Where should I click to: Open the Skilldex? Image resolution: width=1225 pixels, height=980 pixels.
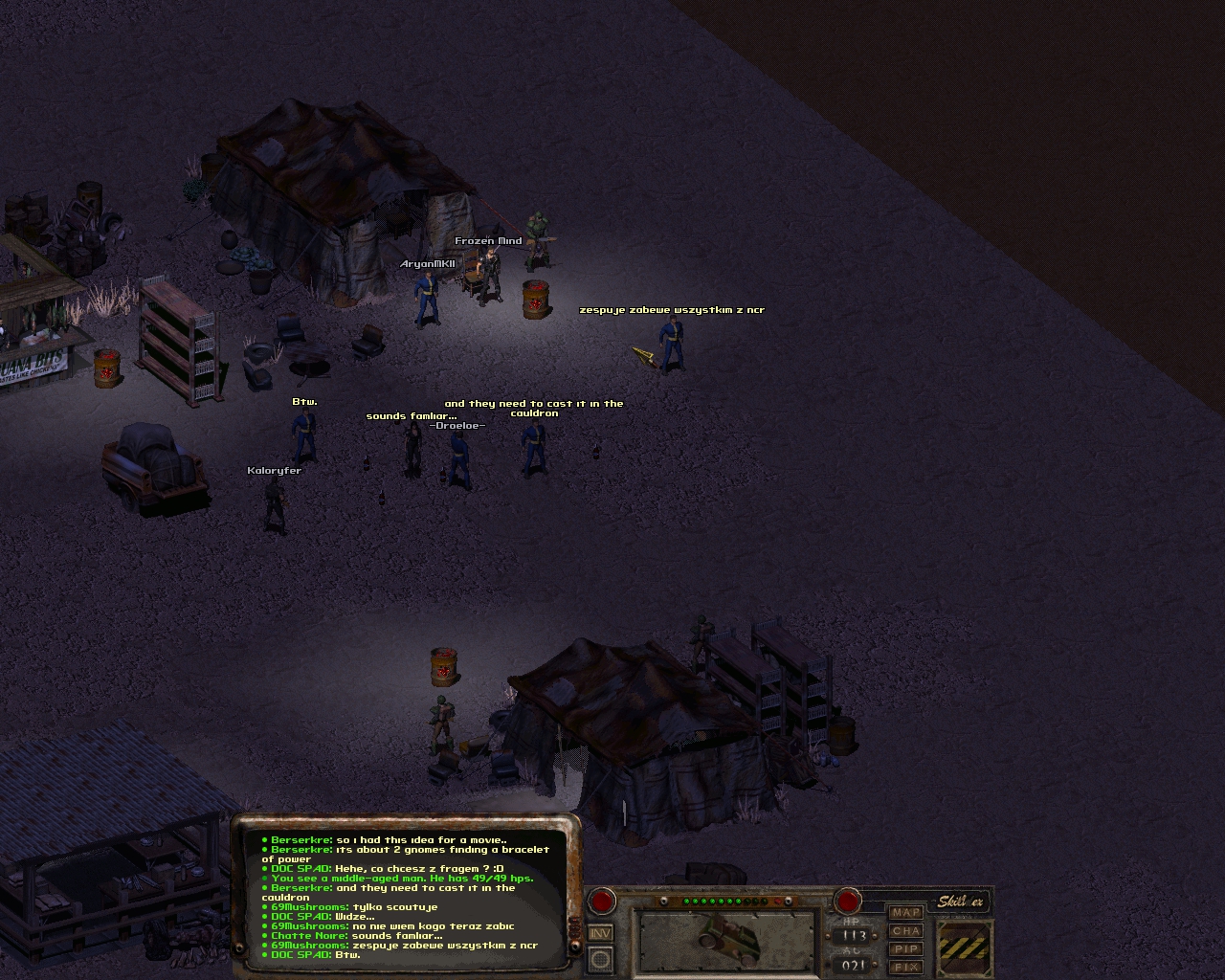pyautogui.click(x=960, y=902)
